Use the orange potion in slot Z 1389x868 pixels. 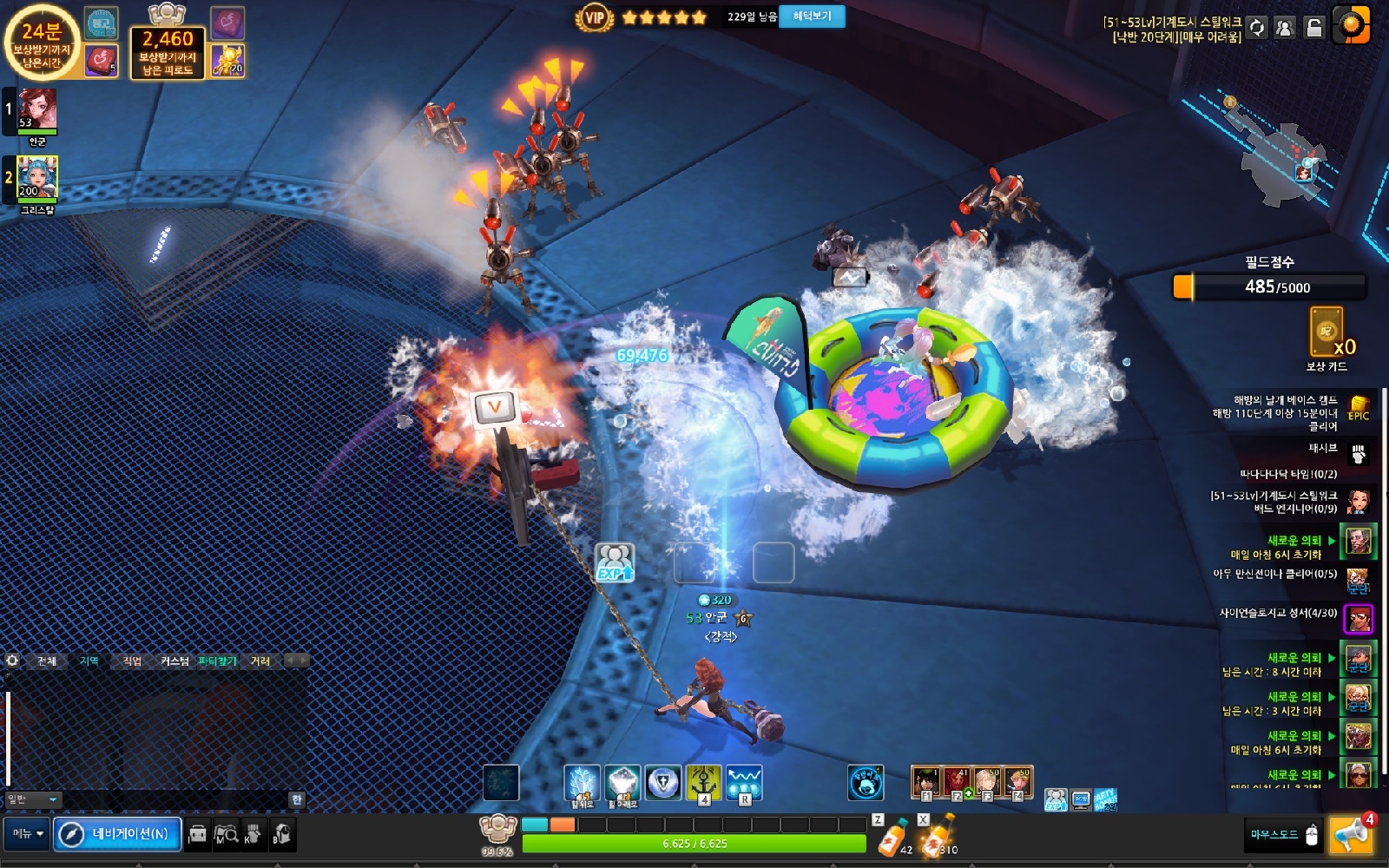click(892, 837)
